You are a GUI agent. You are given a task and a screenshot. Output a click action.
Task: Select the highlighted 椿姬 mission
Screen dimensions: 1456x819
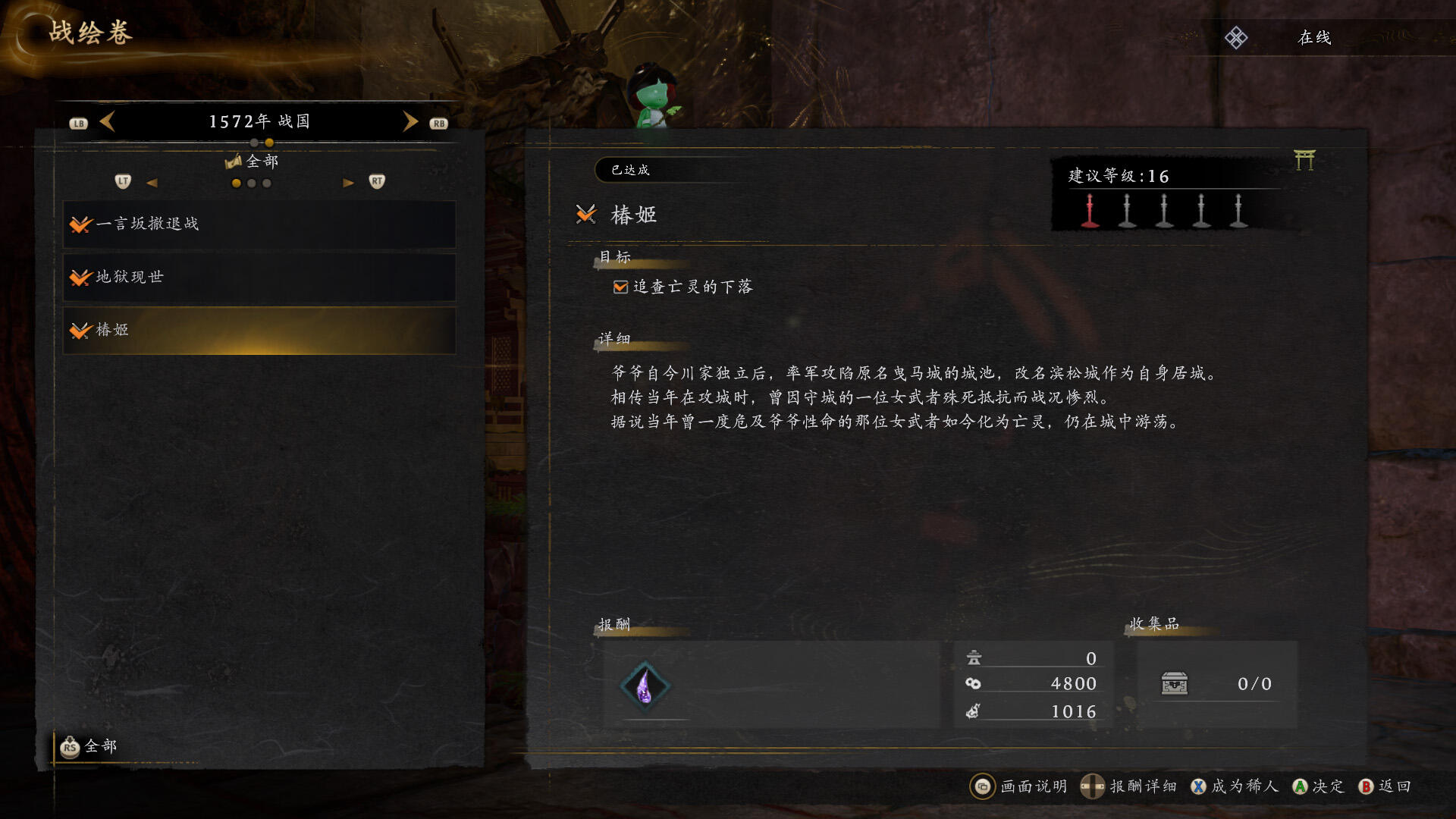click(259, 331)
